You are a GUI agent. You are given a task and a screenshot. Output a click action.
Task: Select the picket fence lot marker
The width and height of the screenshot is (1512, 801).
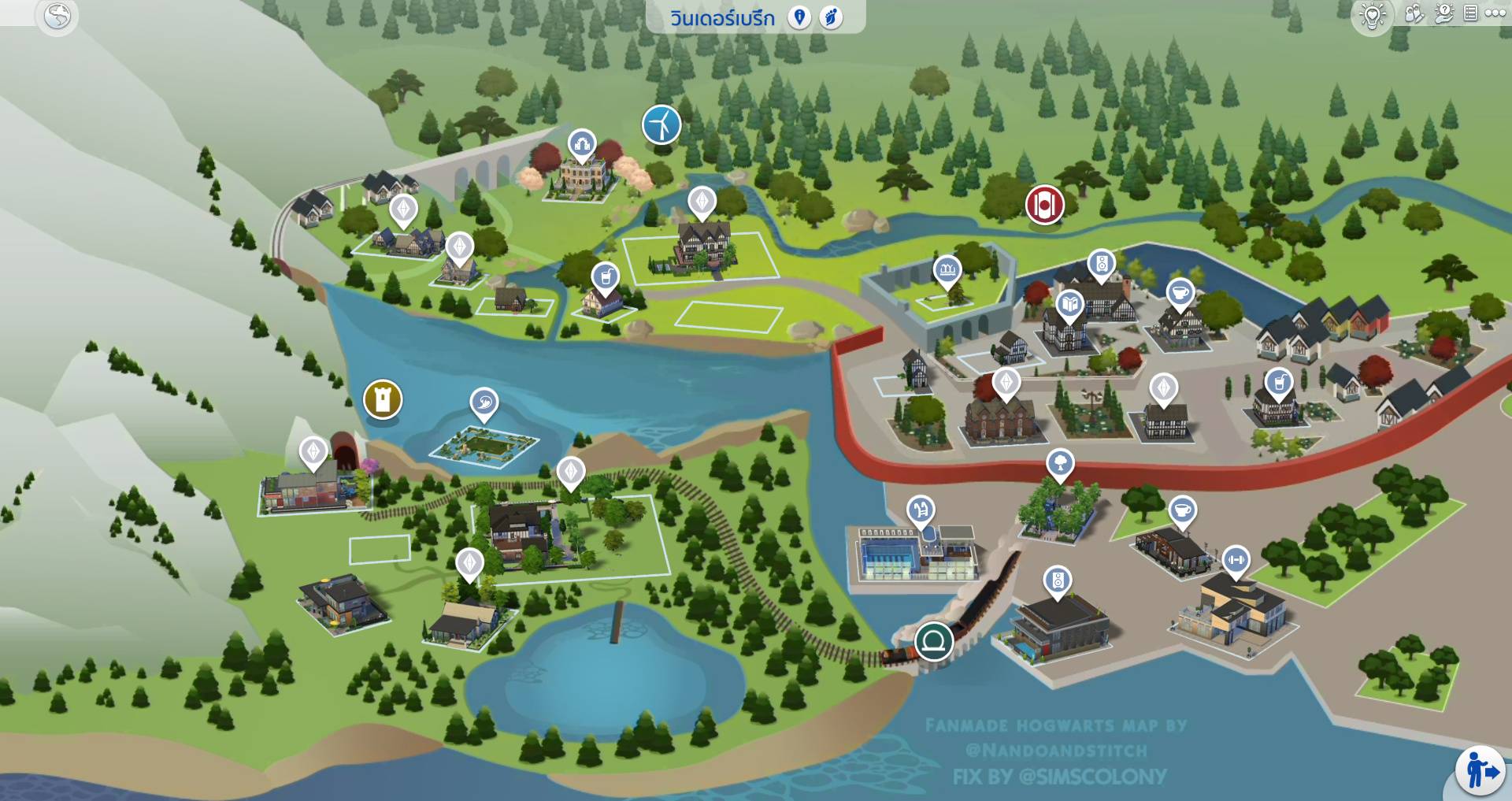click(x=947, y=270)
